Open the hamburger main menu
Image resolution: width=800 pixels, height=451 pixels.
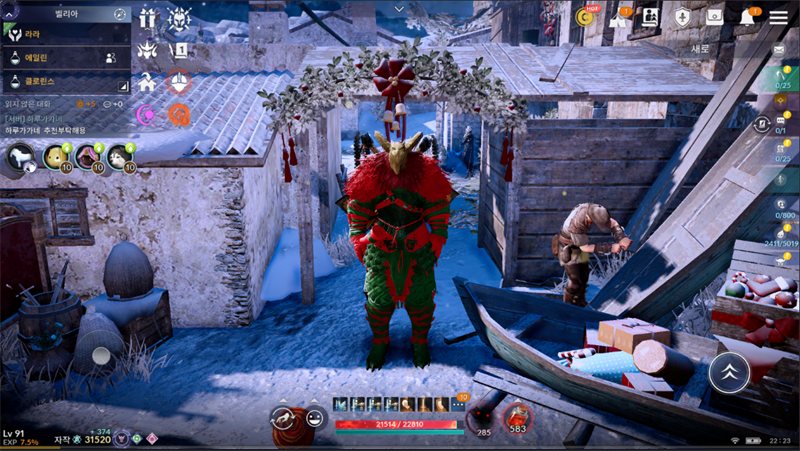(x=778, y=17)
